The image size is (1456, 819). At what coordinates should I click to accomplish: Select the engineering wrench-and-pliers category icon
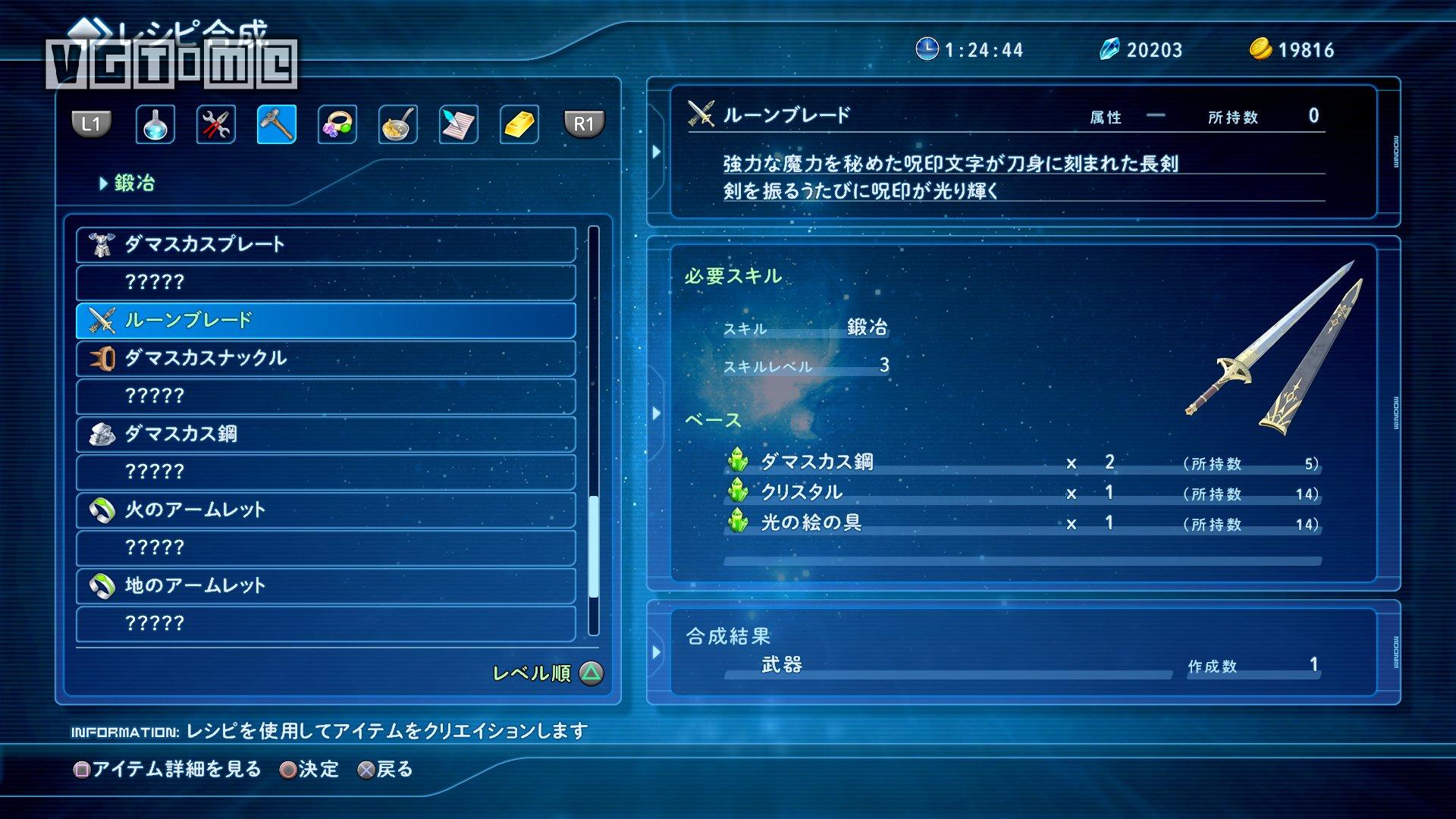(215, 124)
